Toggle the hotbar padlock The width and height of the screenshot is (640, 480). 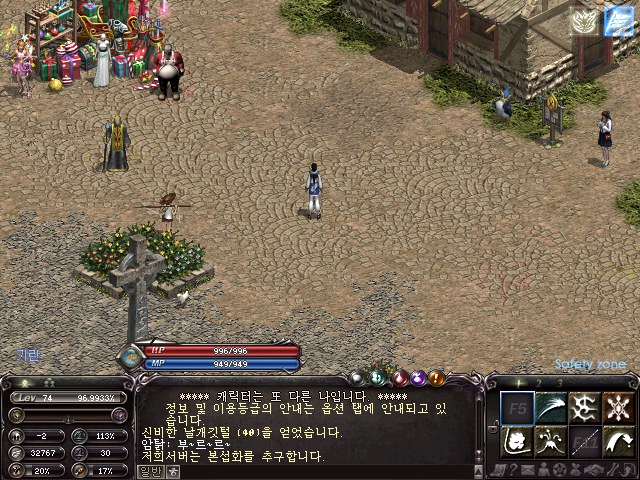coord(492,426)
